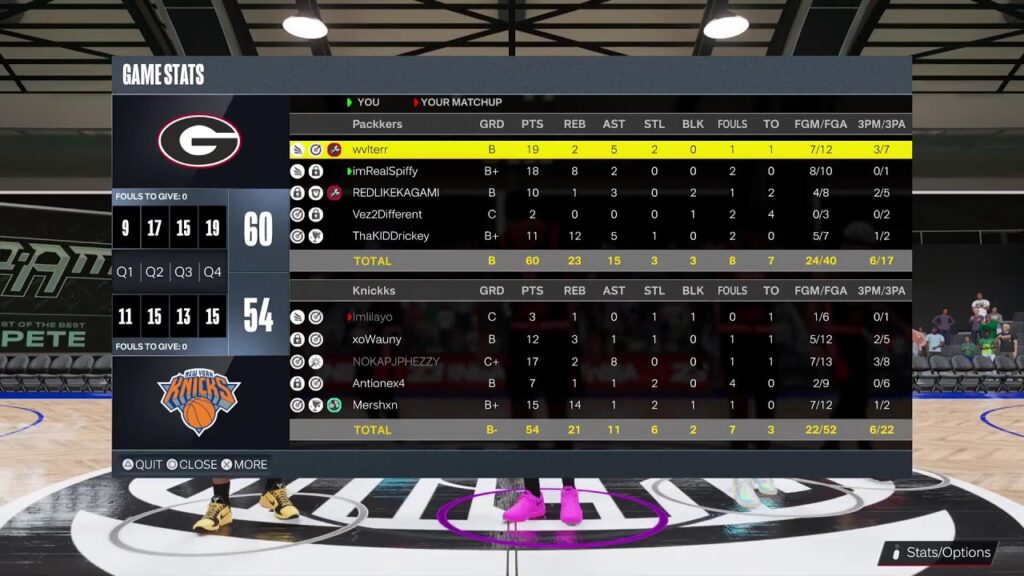Close the Game Stats panel
The width and height of the screenshot is (1024, 576).
(191, 465)
